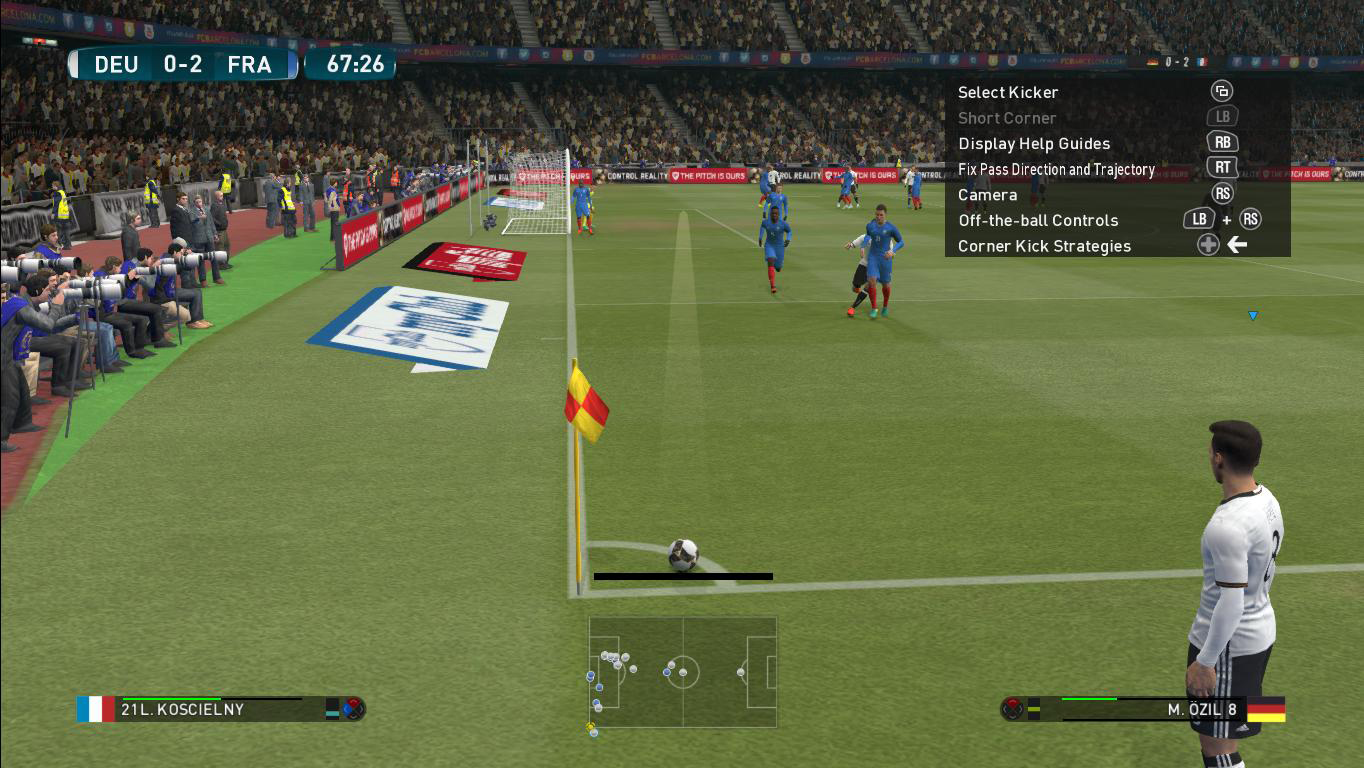Click the RT icon for Fix Pass Direction
Image resolution: width=1364 pixels, height=768 pixels.
pos(1222,167)
